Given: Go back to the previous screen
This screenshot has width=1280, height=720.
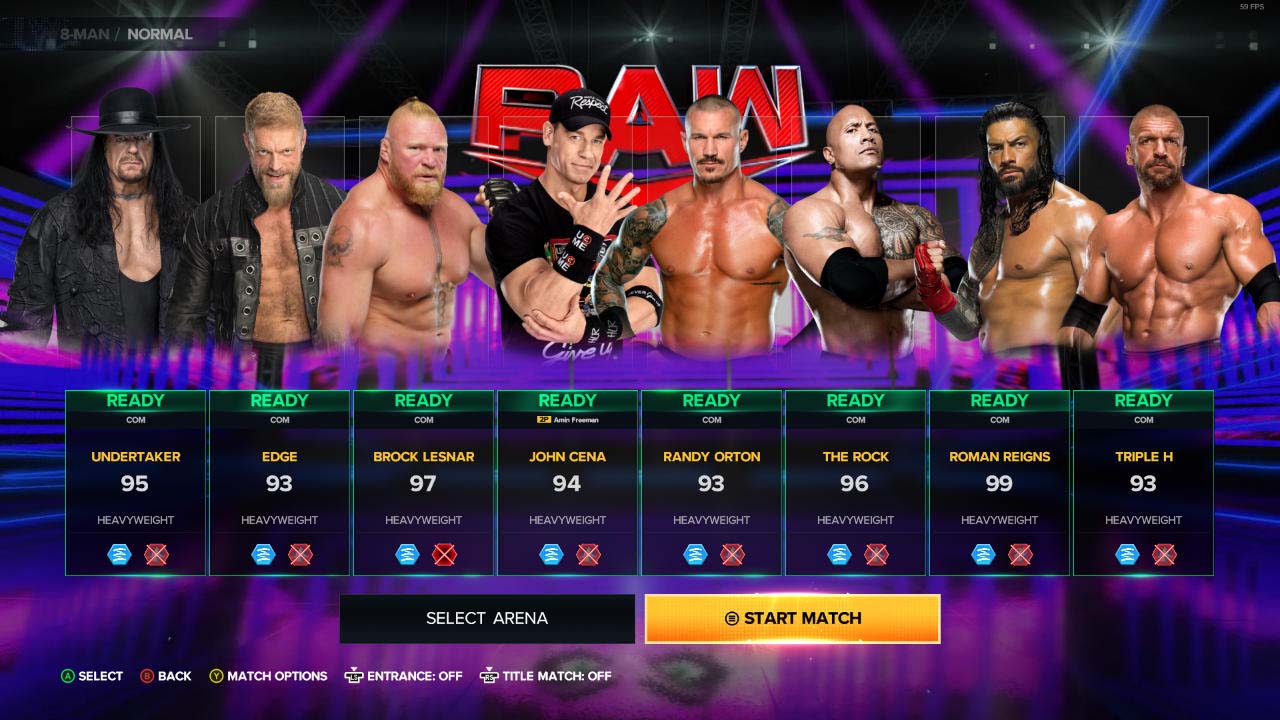Looking at the screenshot, I should 166,676.
